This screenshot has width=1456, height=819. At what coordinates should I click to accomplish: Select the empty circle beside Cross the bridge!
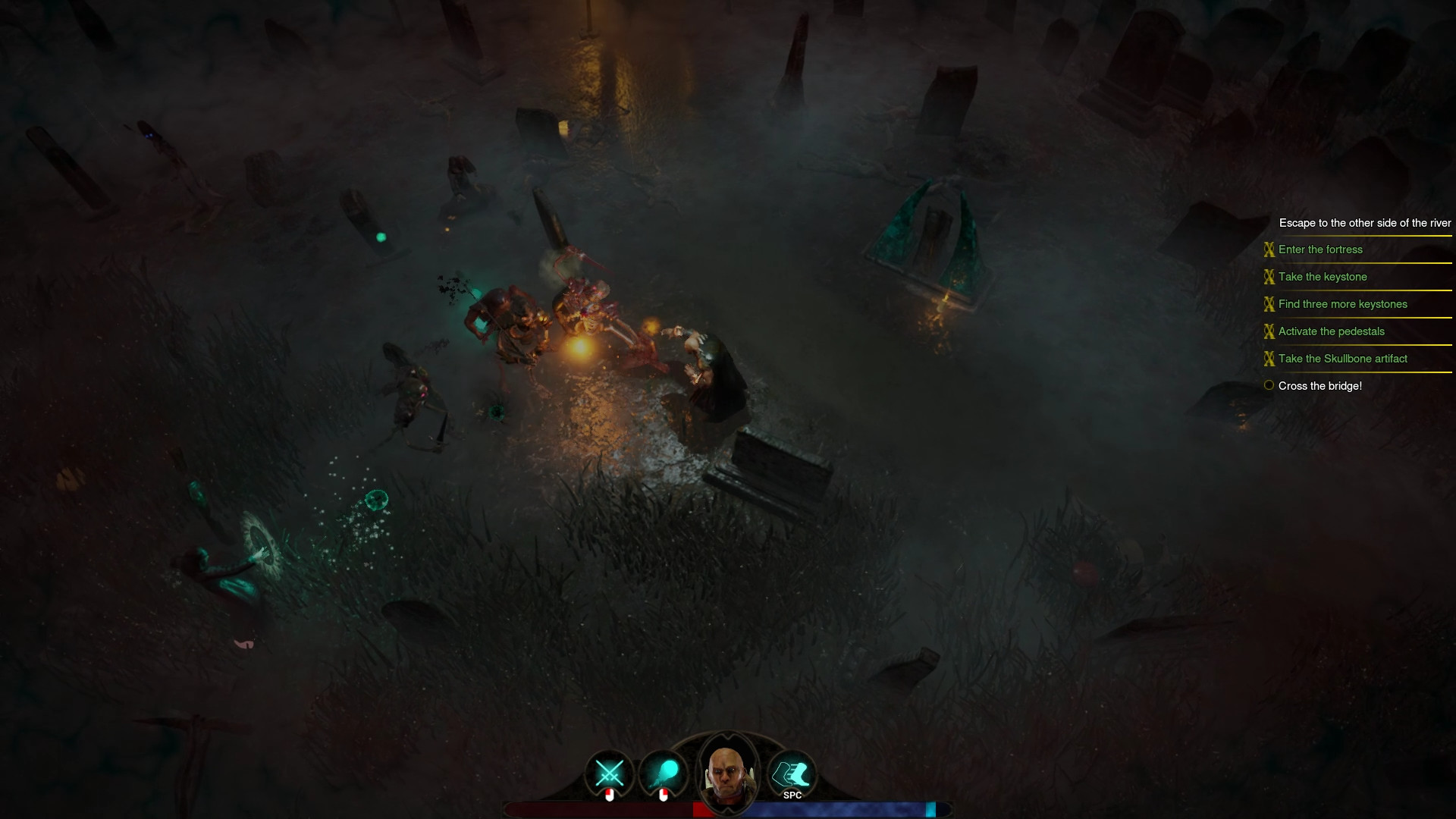coord(1268,385)
